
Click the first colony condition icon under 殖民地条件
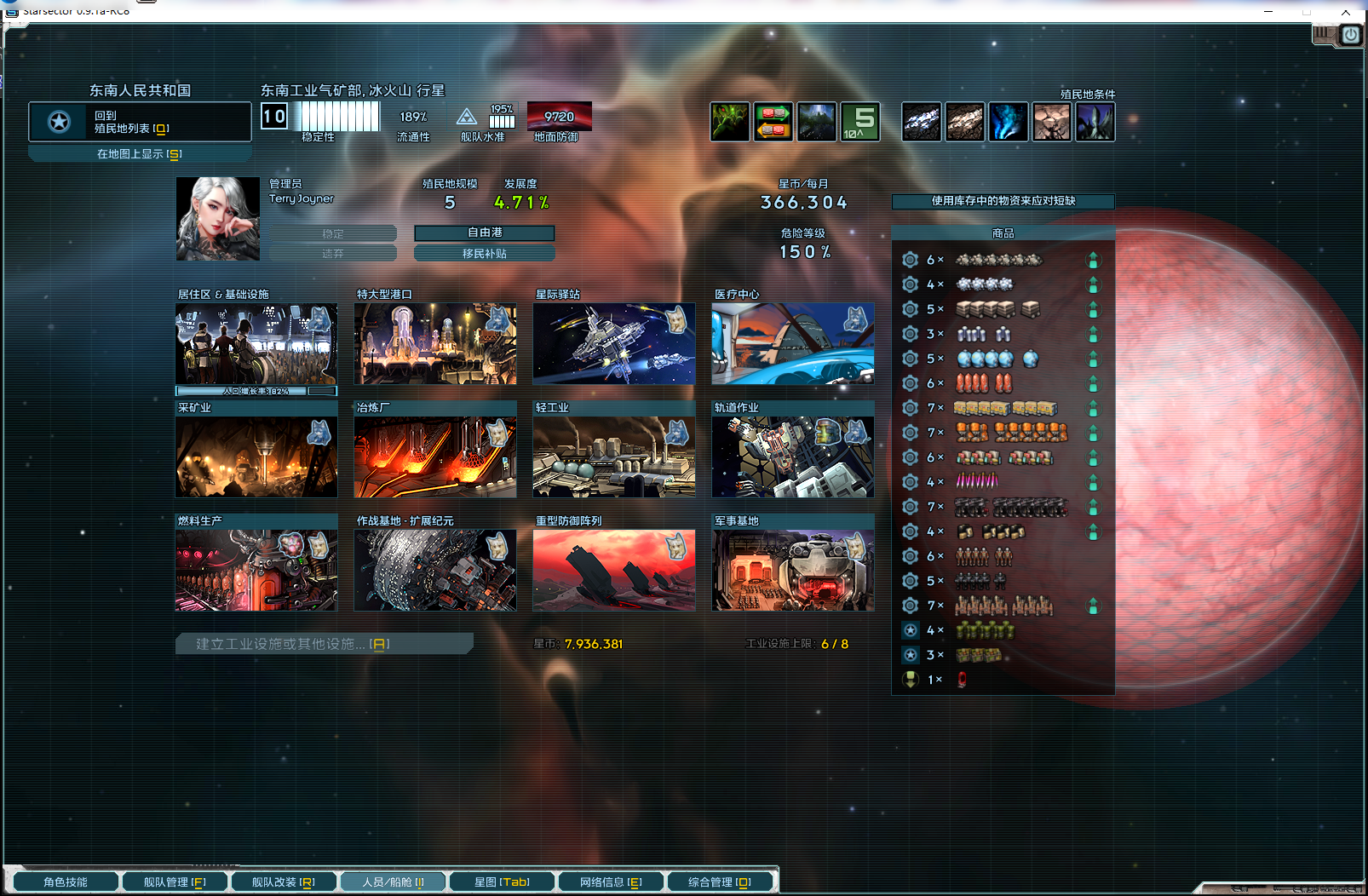tap(921, 121)
